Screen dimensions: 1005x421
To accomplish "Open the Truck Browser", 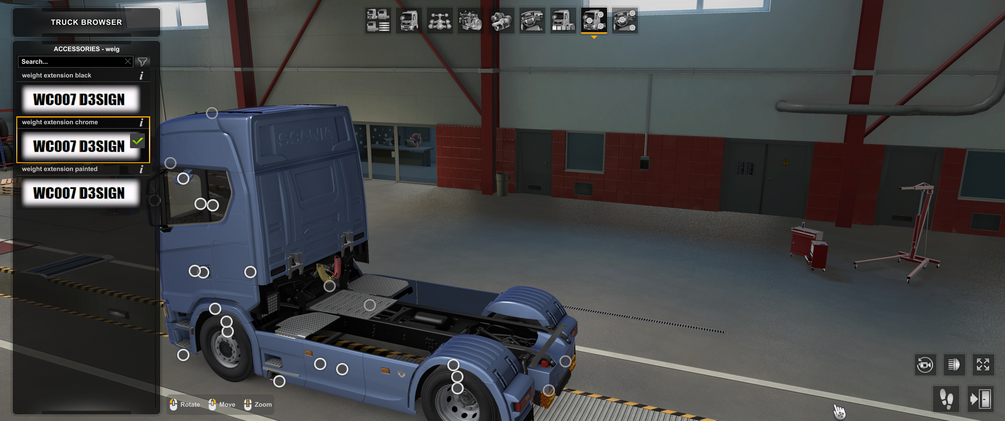I will [86, 22].
